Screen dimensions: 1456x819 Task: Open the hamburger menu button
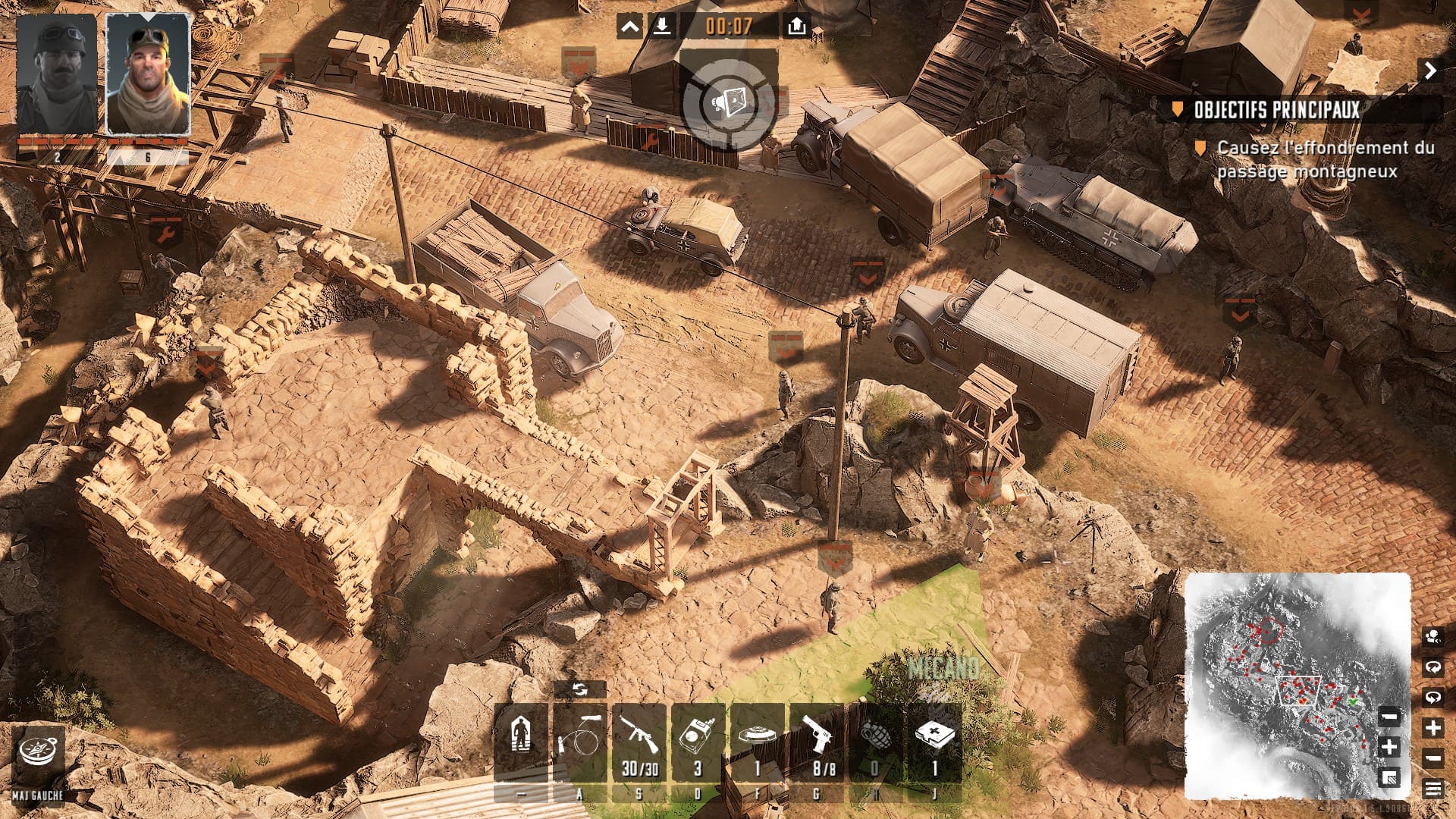tap(1432, 789)
